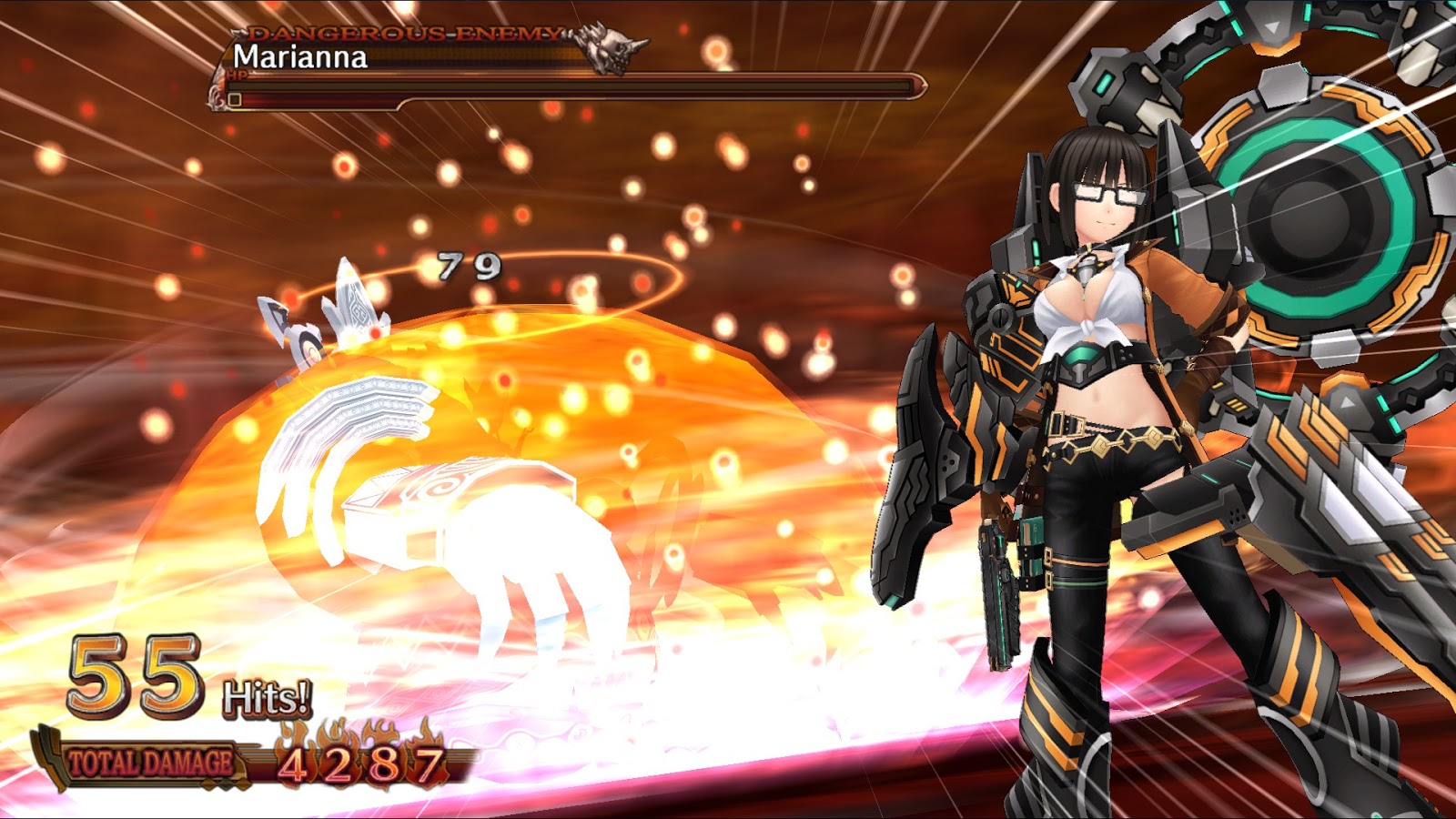The width and height of the screenshot is (1456, 819).
Task: Click the Marianna name label
Action: (x=298, y=59)
